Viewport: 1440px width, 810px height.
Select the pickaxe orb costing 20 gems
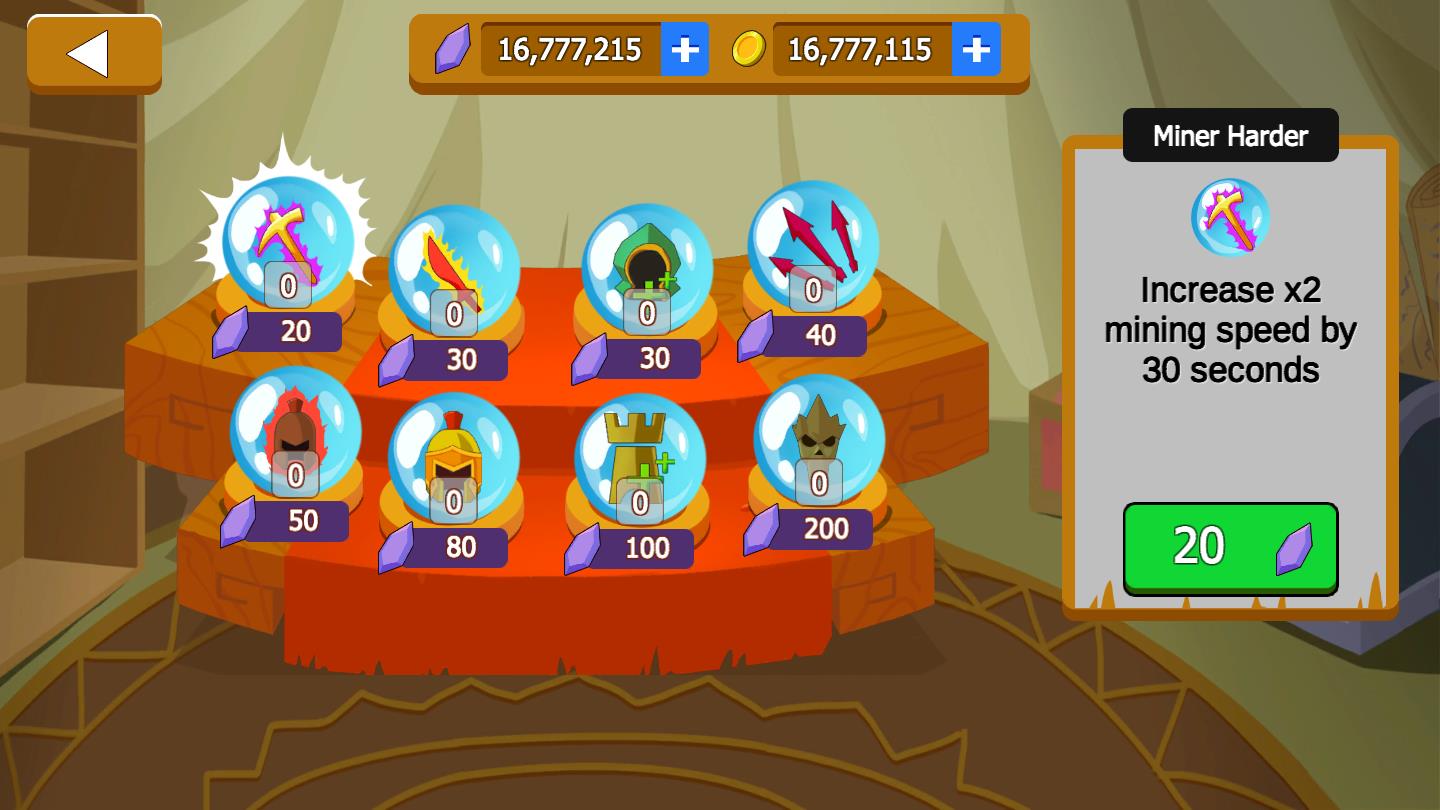click(x=288, y=240)
